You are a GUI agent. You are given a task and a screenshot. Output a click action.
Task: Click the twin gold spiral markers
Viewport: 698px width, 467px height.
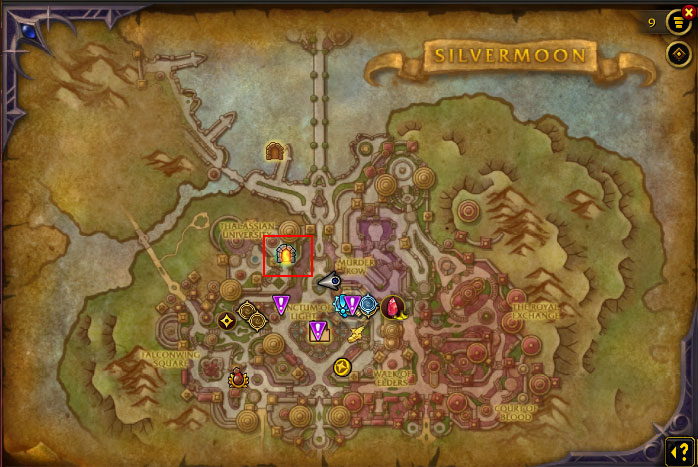(x=252, y=316)
